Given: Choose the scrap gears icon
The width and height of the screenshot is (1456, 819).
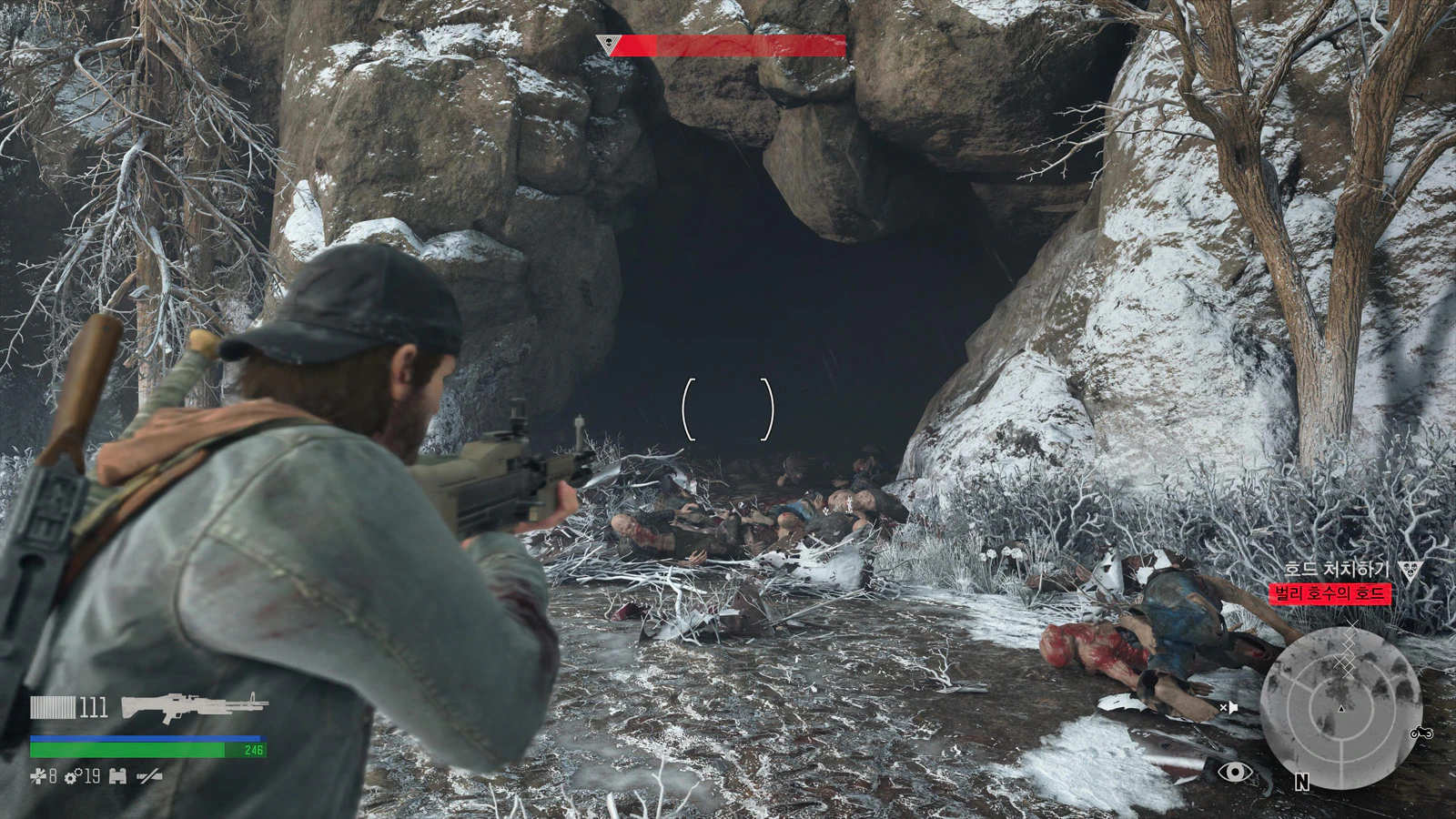Looking at the screenshot, I should click(73, 776).
